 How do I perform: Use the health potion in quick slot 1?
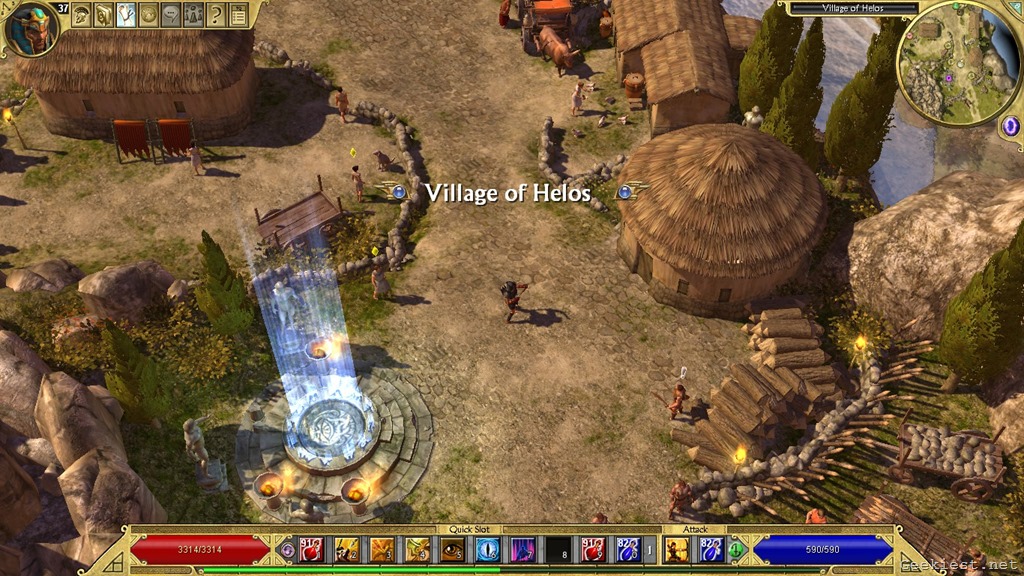pos(313,548)
